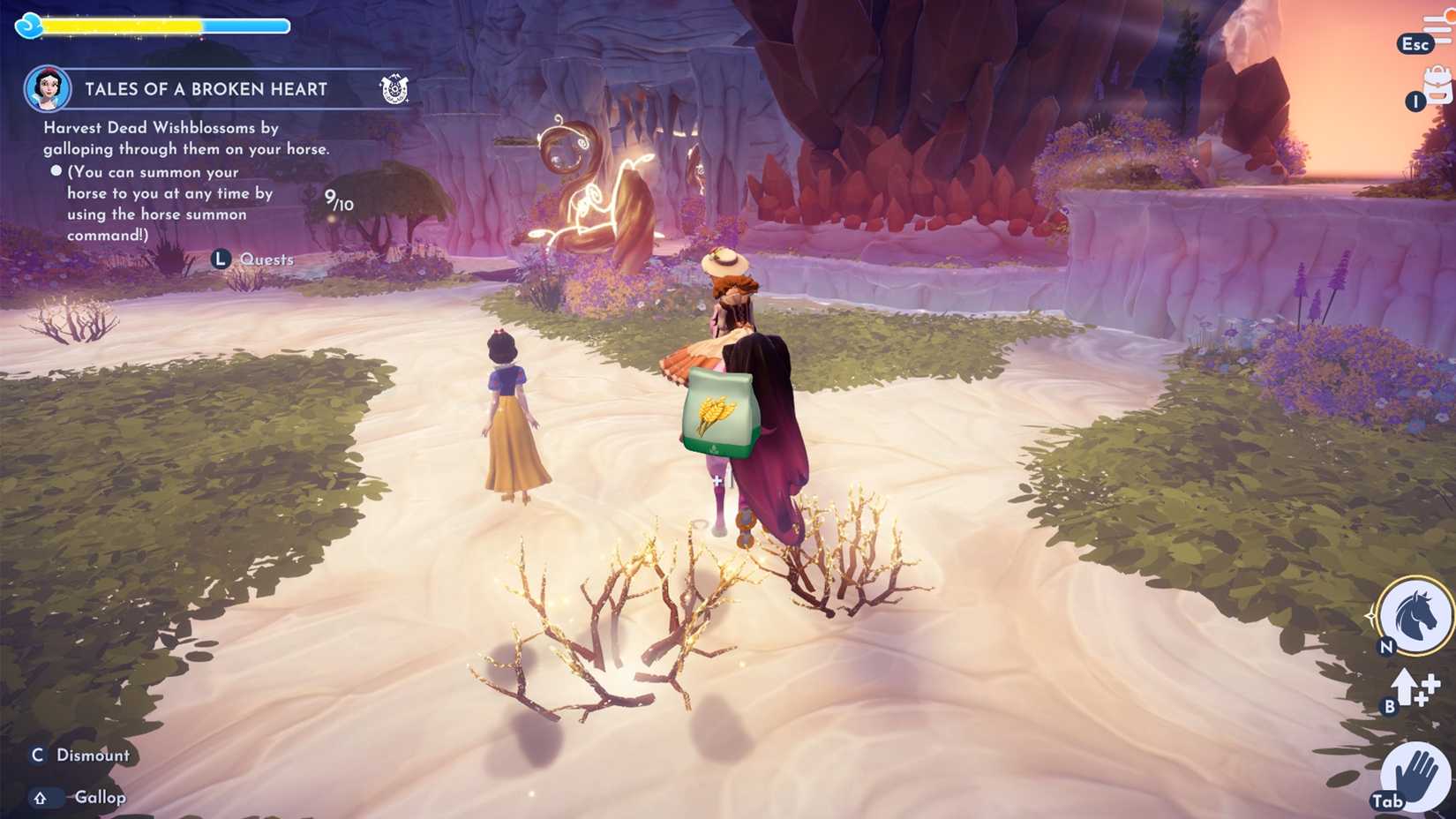Expand the quest bullet point about summoning
The height and width of the screenshot is (819, 1456).
[56, 172]
